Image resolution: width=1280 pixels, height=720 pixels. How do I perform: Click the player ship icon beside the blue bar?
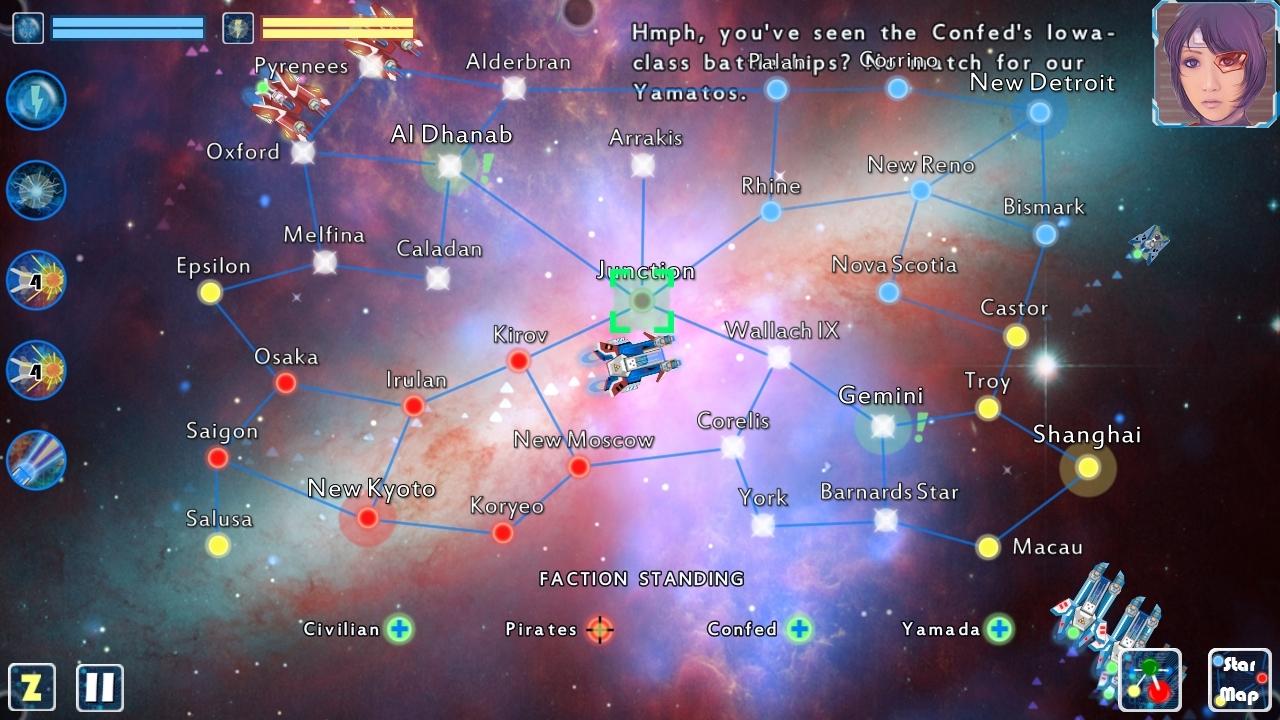27,28
